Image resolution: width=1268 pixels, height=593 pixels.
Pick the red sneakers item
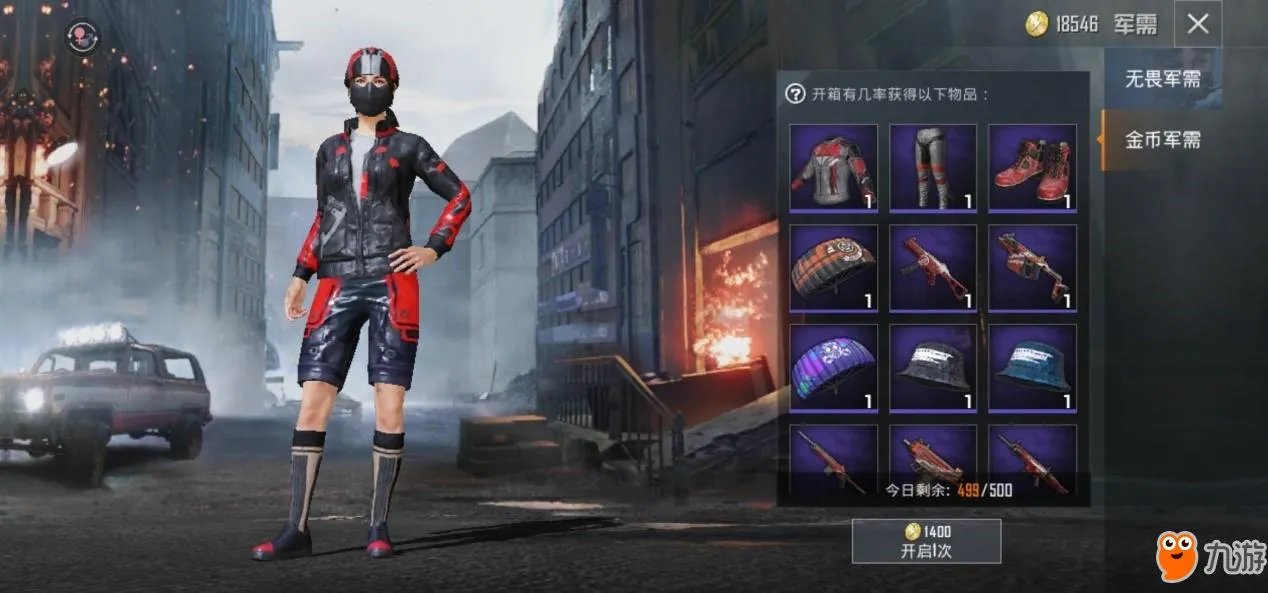click(x=1032, y=167)
